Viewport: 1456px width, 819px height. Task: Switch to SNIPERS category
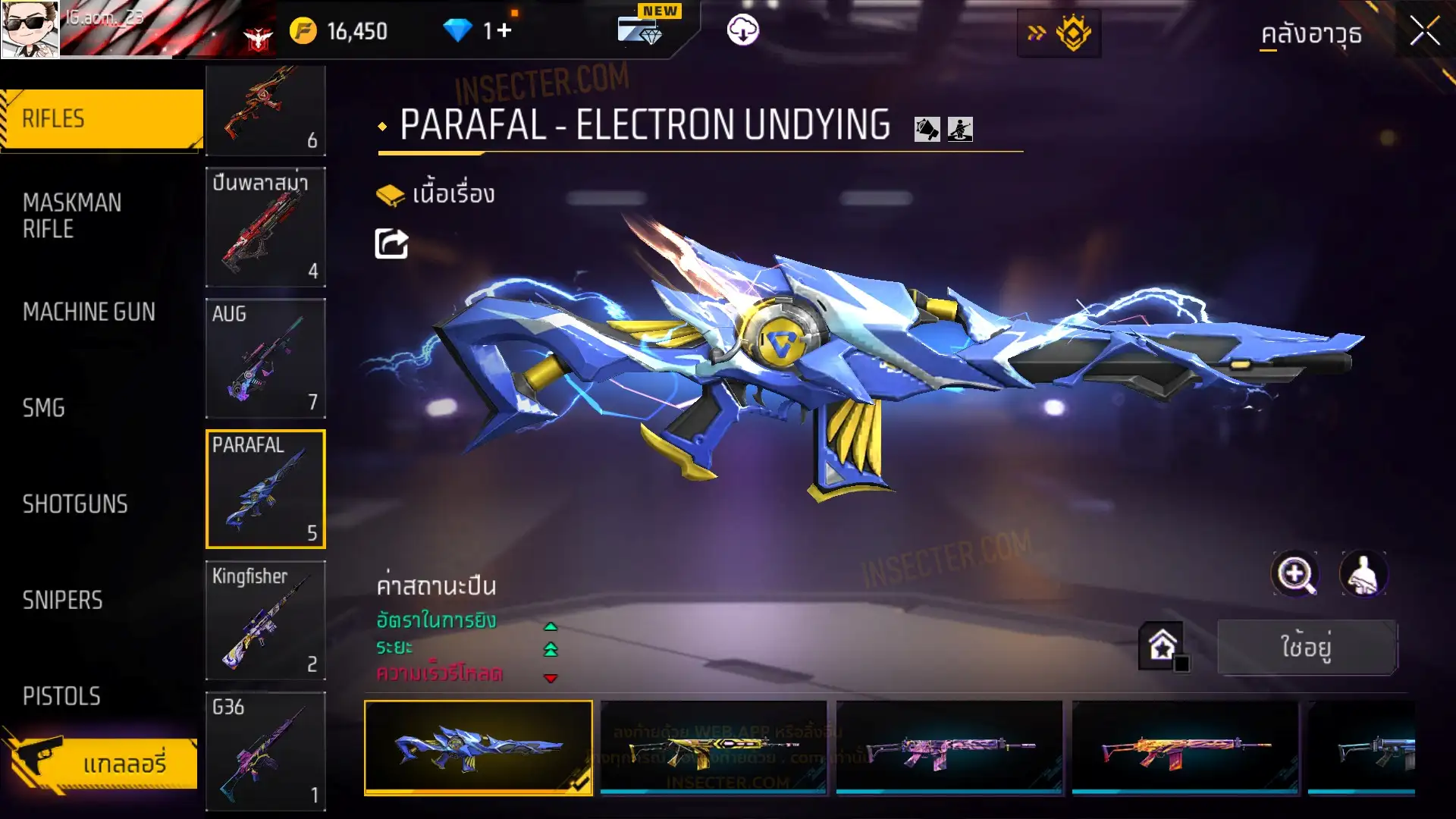click(62, 601)
